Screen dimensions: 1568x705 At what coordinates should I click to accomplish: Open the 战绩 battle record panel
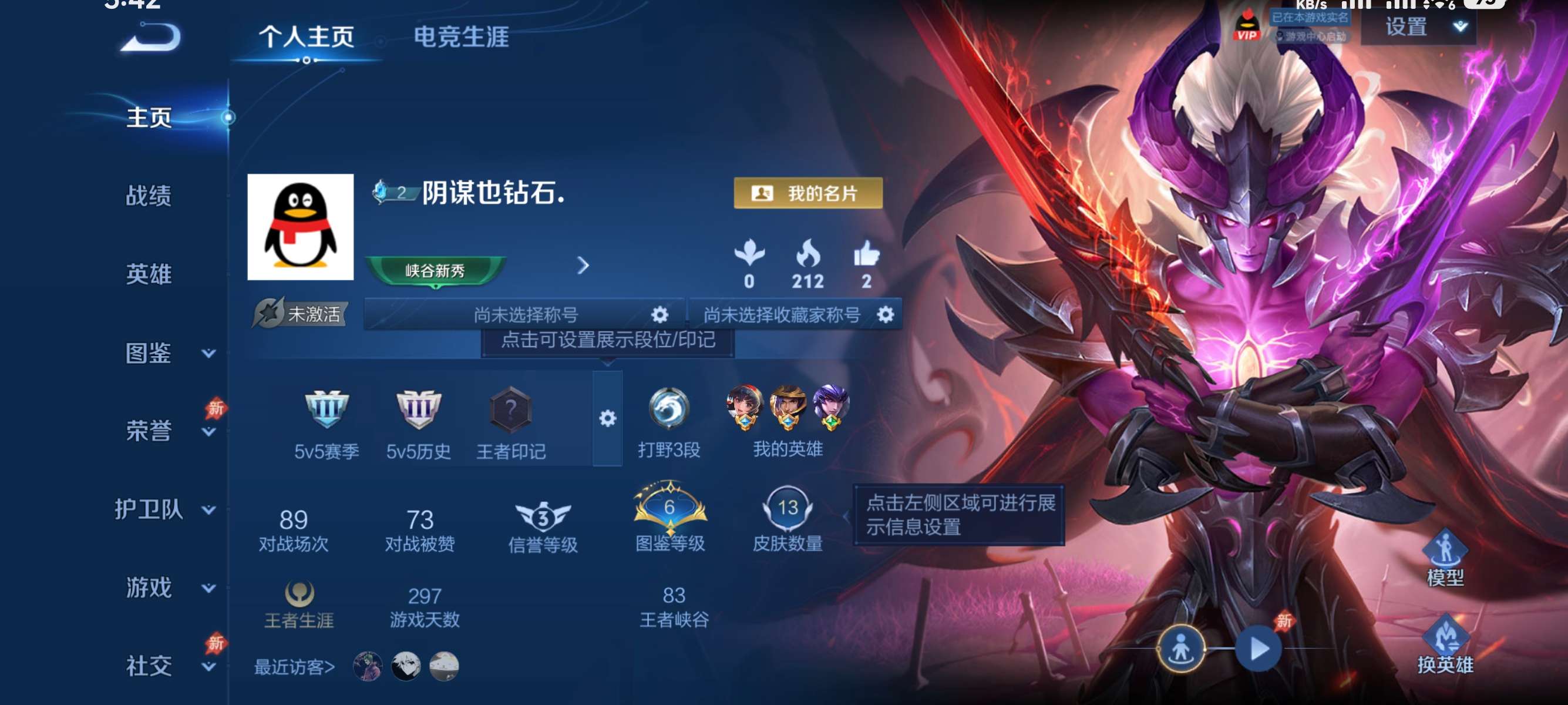pyautogui.click(x=149, y=196)
